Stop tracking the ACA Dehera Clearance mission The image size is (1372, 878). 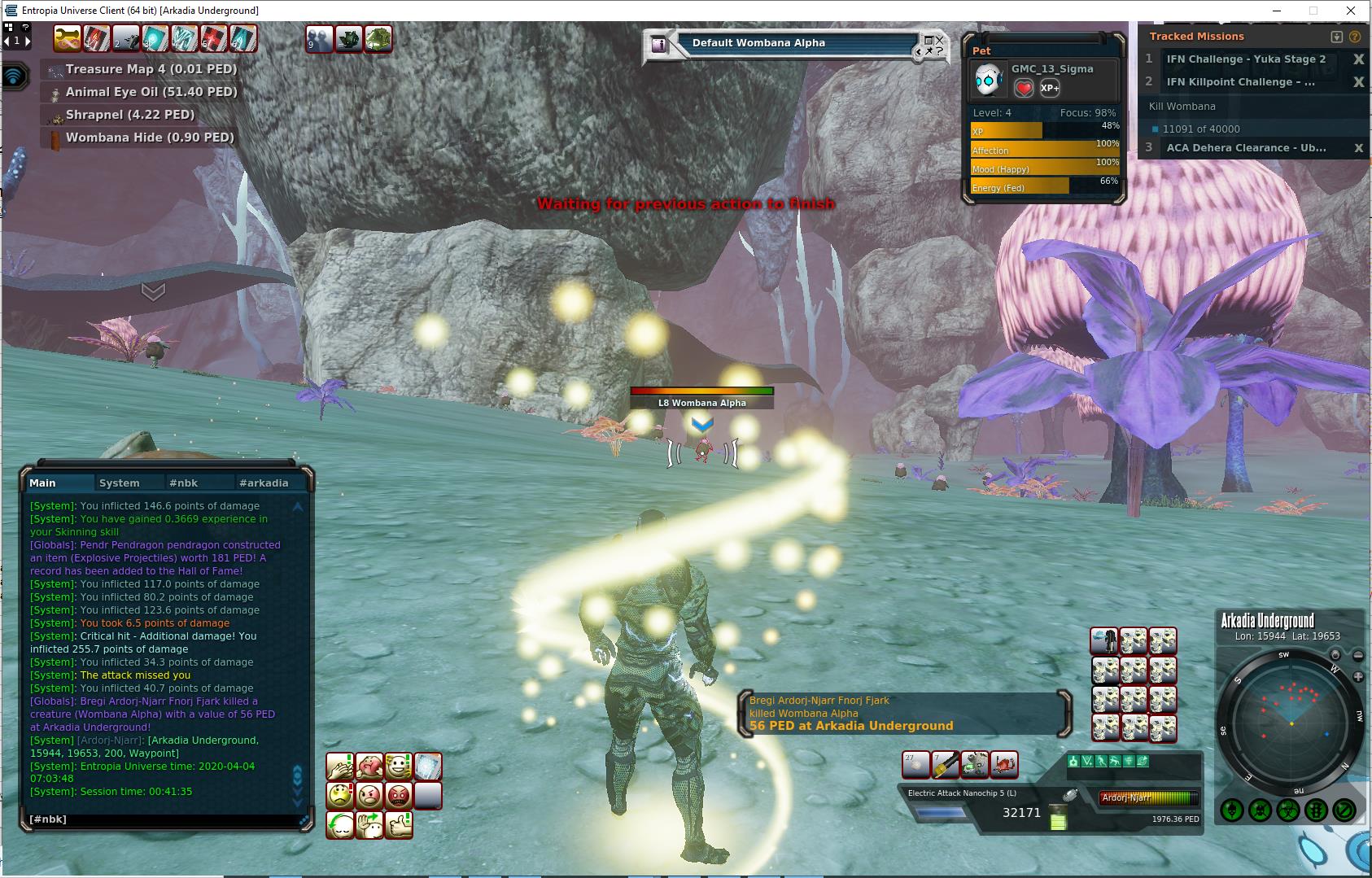(1358, 148)
